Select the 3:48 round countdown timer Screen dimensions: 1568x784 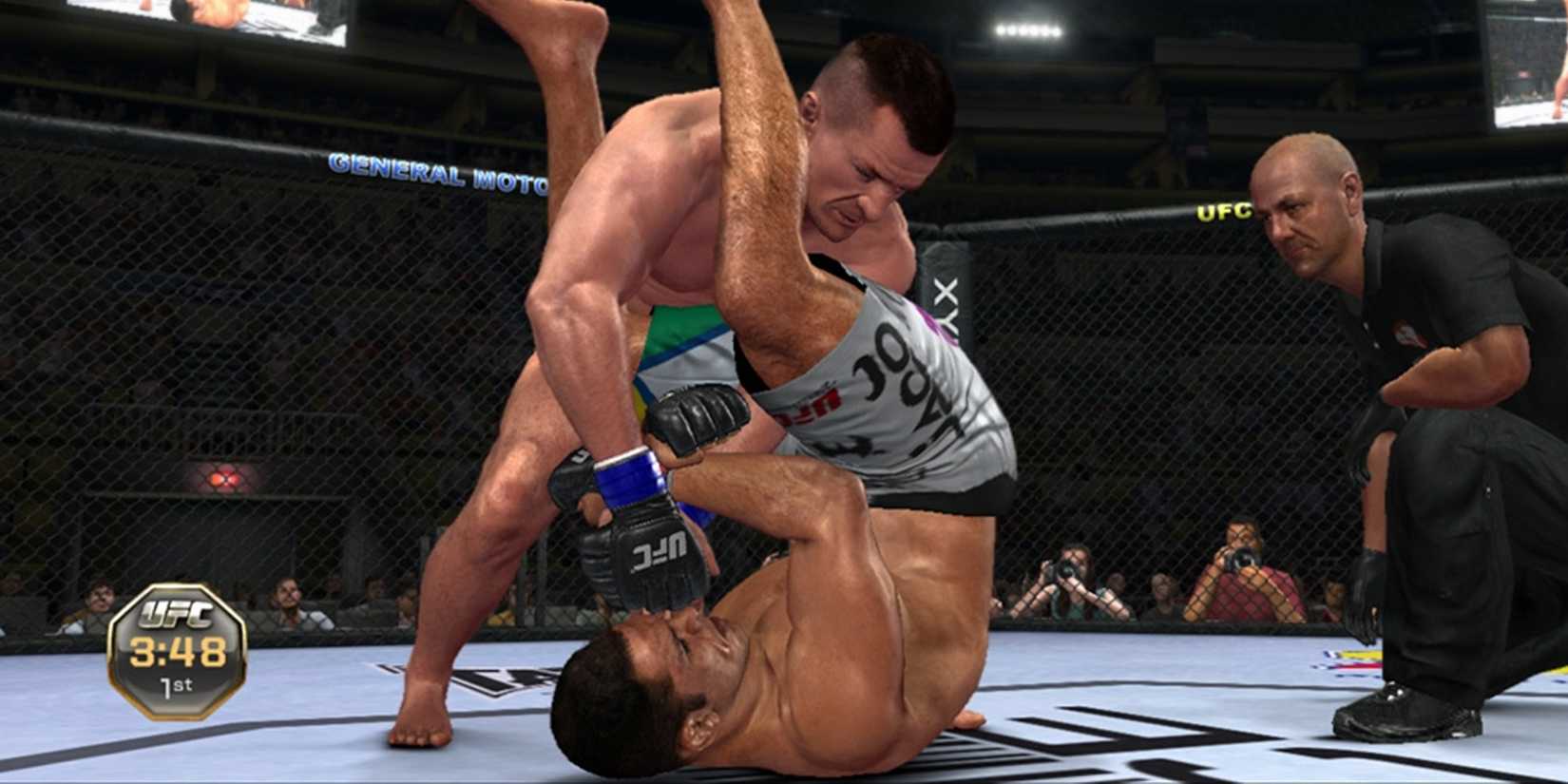176,651
